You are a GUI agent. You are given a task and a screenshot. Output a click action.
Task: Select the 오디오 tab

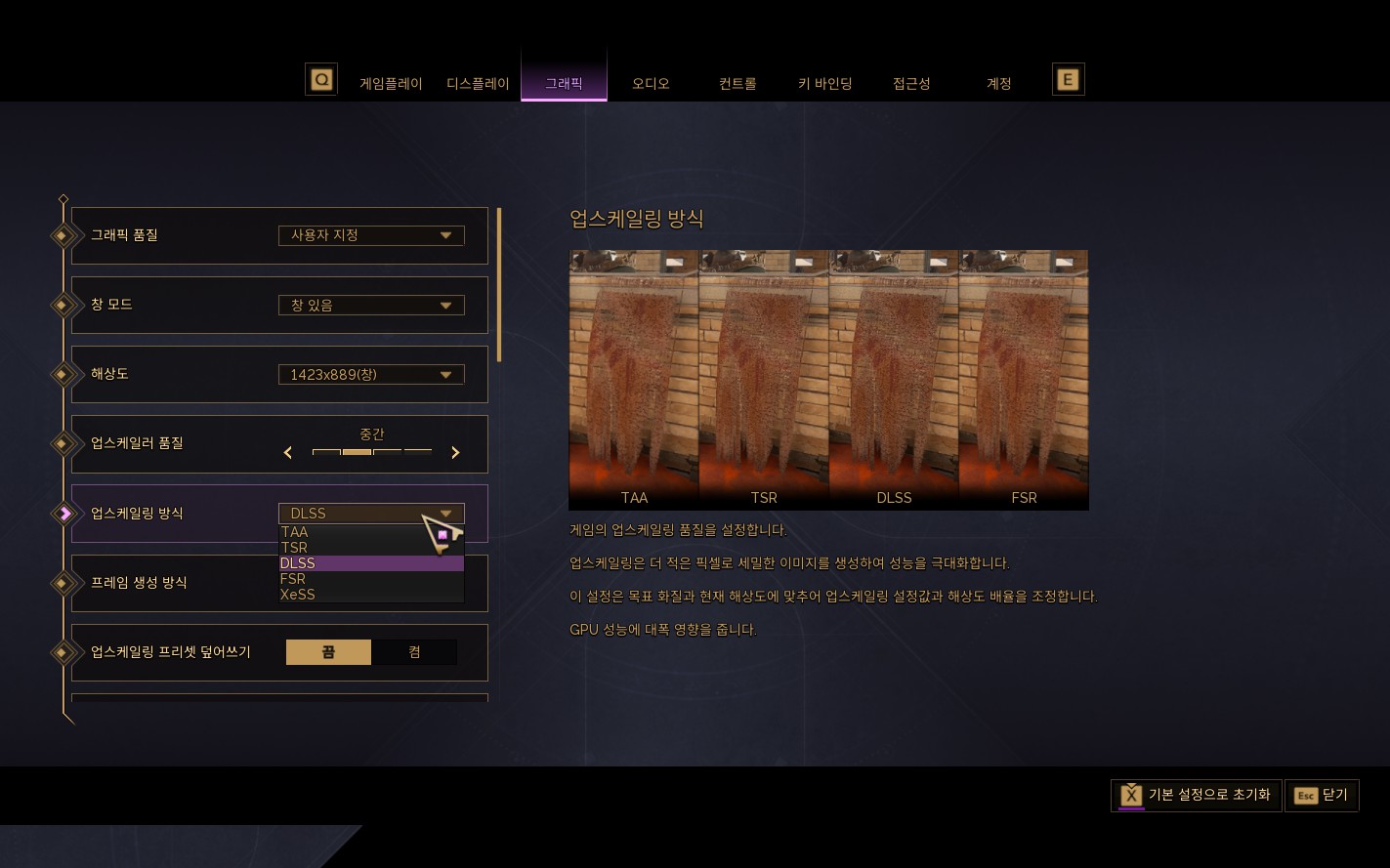[x=651, y=84]
